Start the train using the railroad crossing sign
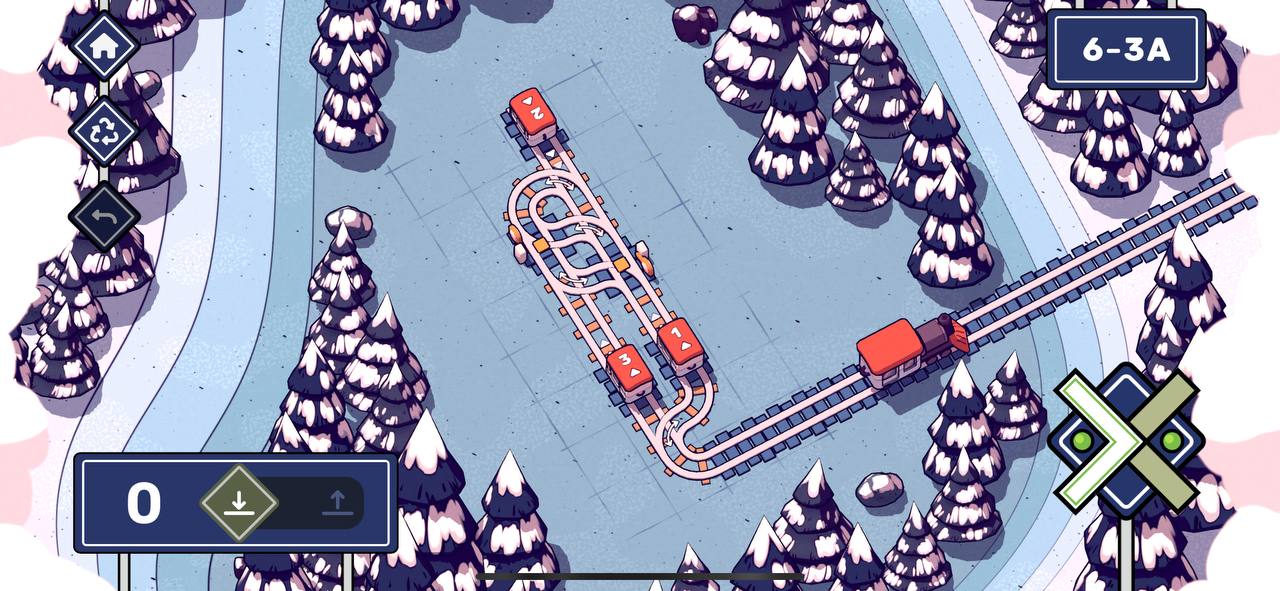Screen dimensions: 1280x591 click(1127, 440)
